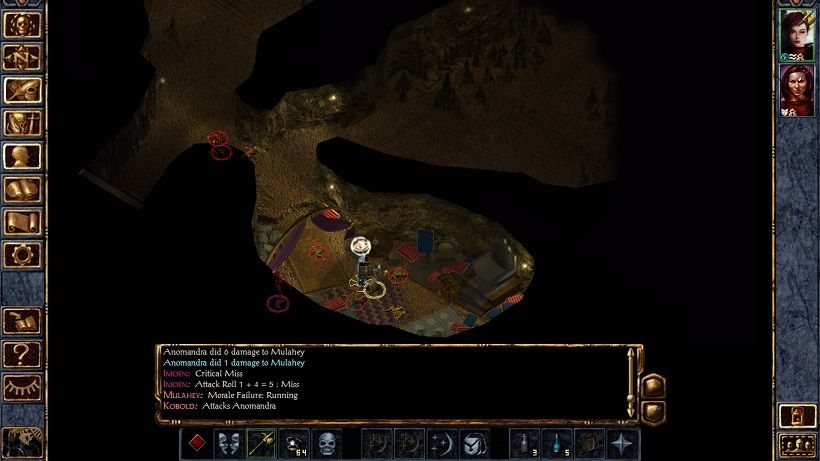820x461 pixels.
Task: Click the skull action button
Action: [x=327, y=444]
